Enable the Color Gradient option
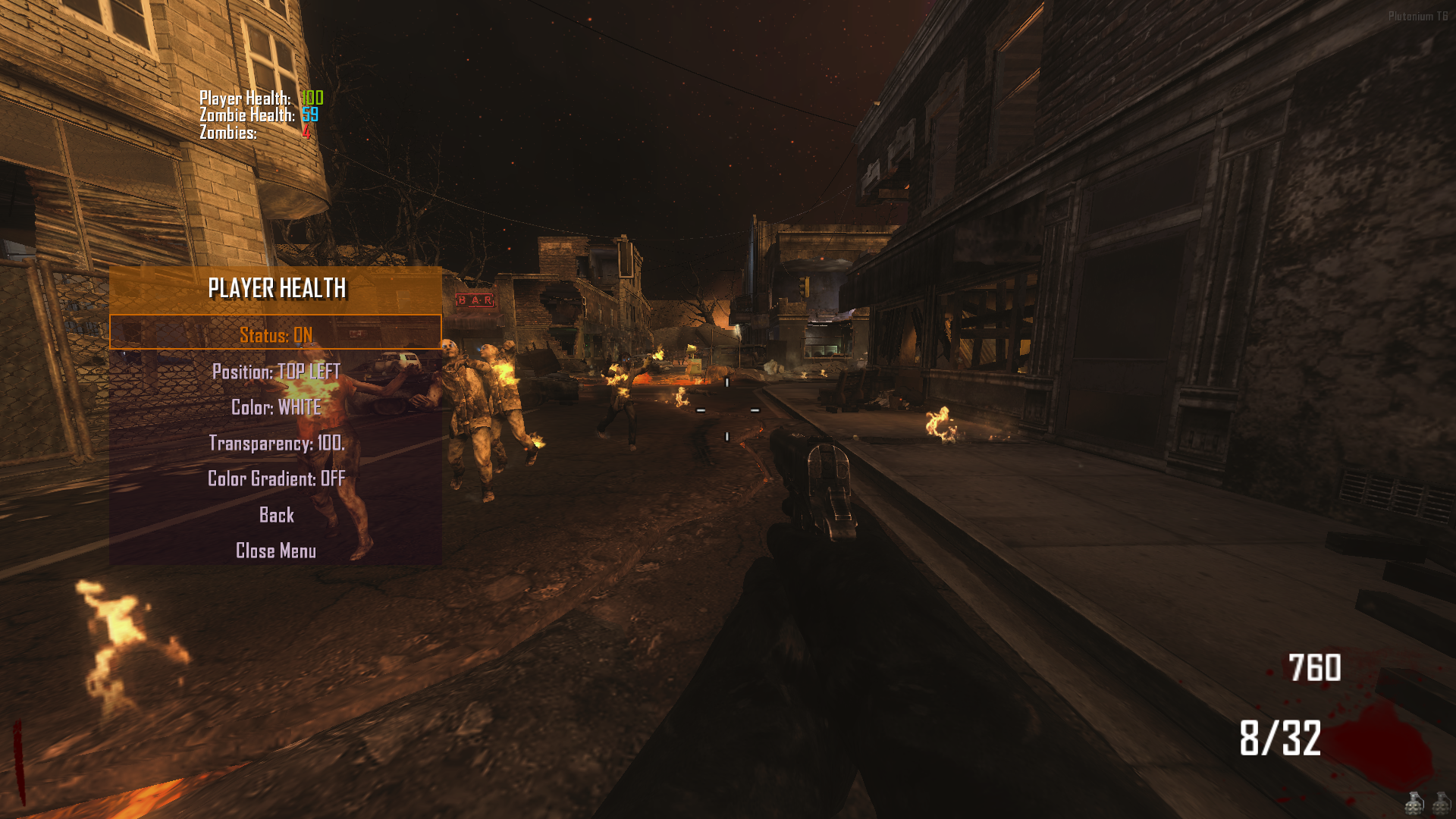This screenshot has width=1456, height=819. pyautogui.click(x=276, y=479)
